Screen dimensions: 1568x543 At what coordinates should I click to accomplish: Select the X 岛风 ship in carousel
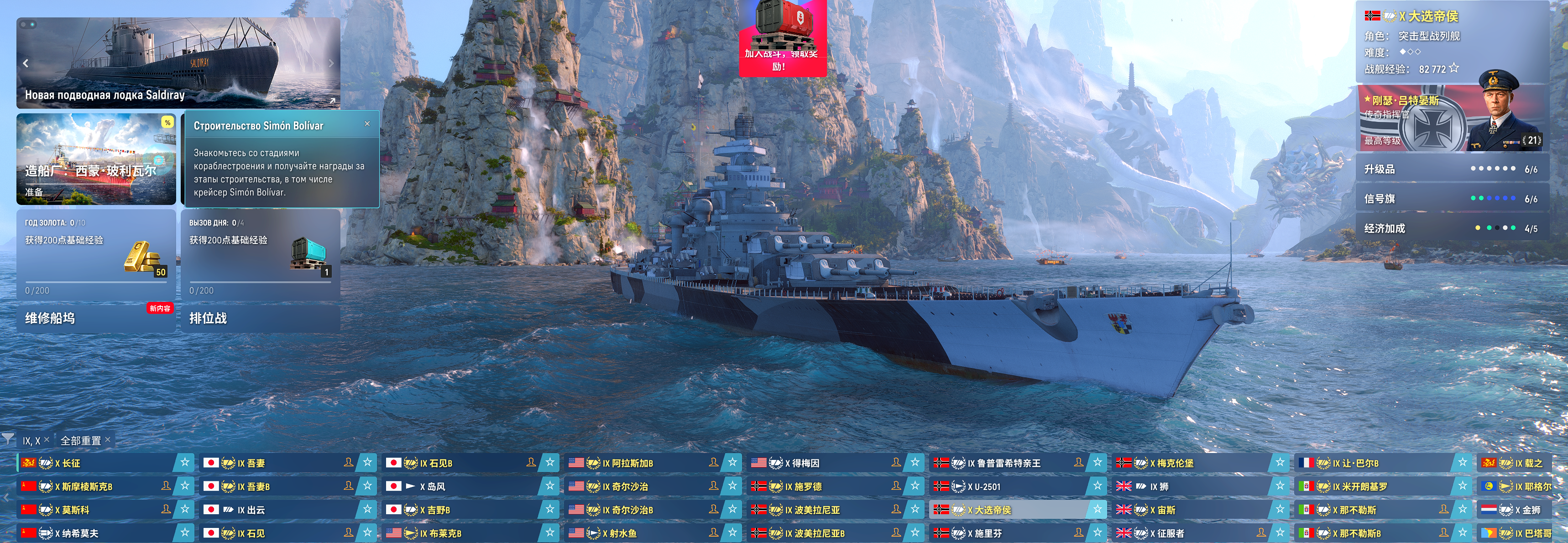point(463,486)
